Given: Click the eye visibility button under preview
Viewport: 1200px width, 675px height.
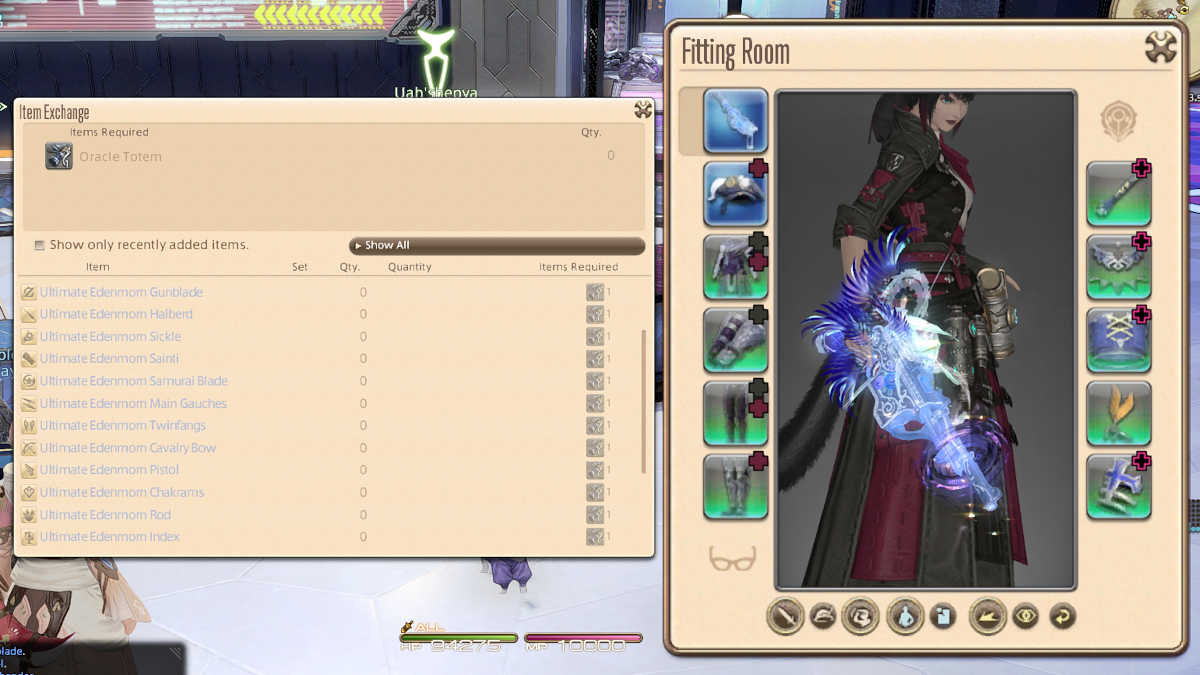Looking at the screenshot, I should click(1026, 616).
